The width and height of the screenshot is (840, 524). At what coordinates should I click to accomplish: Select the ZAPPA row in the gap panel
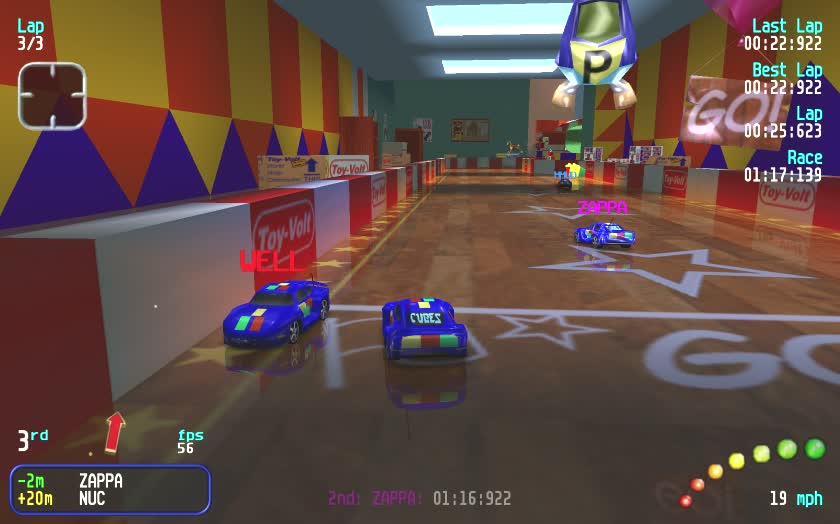(x=110, y=481)
